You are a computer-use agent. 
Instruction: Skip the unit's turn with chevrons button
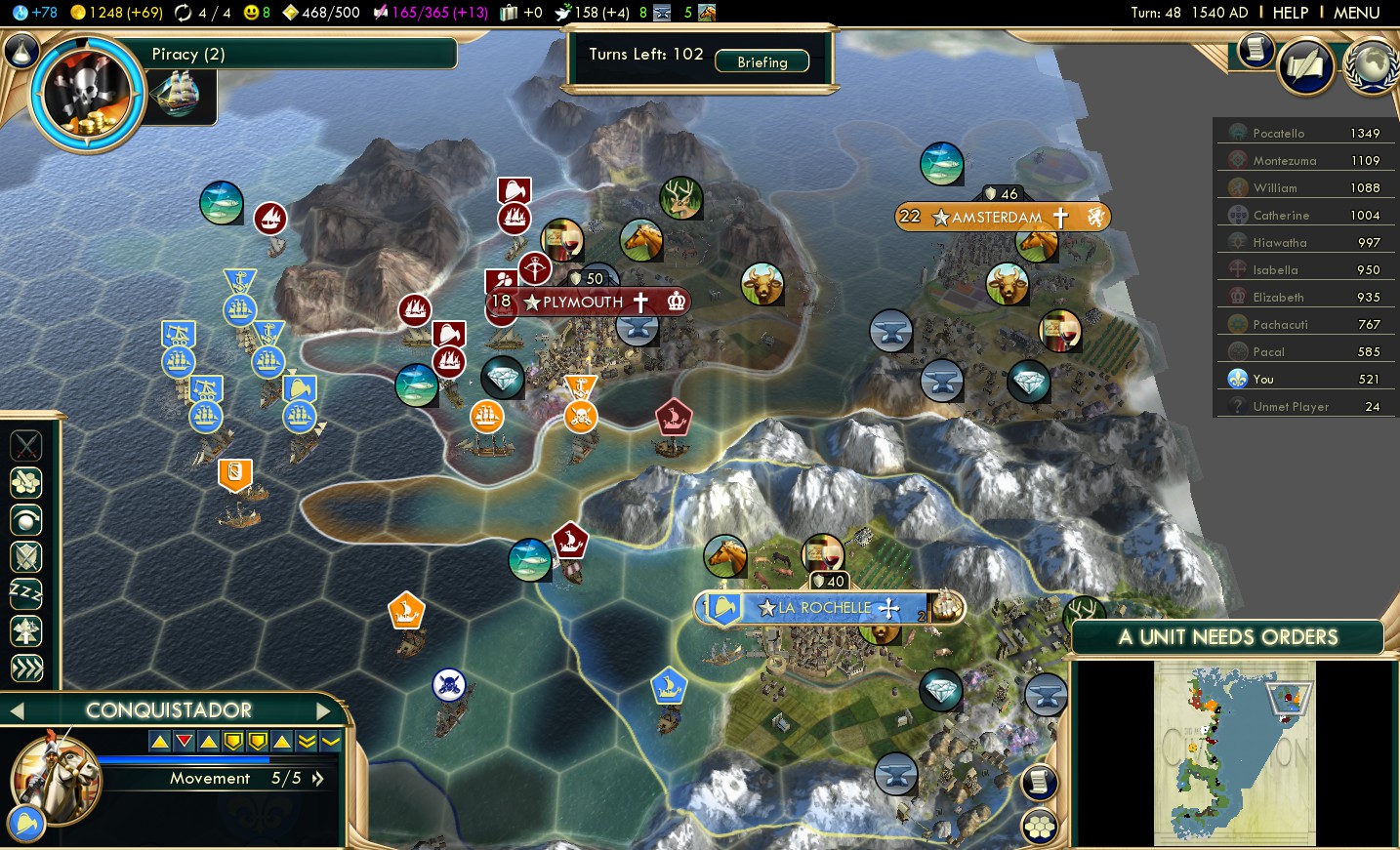(26, 668)
